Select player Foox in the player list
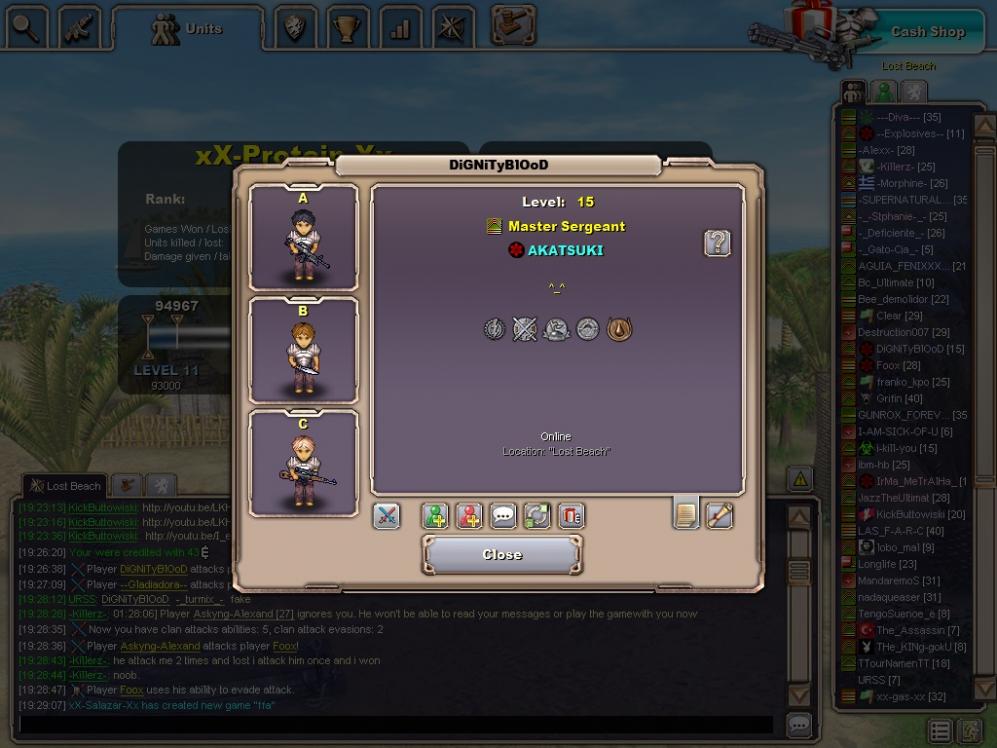 [x=889, y=365]
